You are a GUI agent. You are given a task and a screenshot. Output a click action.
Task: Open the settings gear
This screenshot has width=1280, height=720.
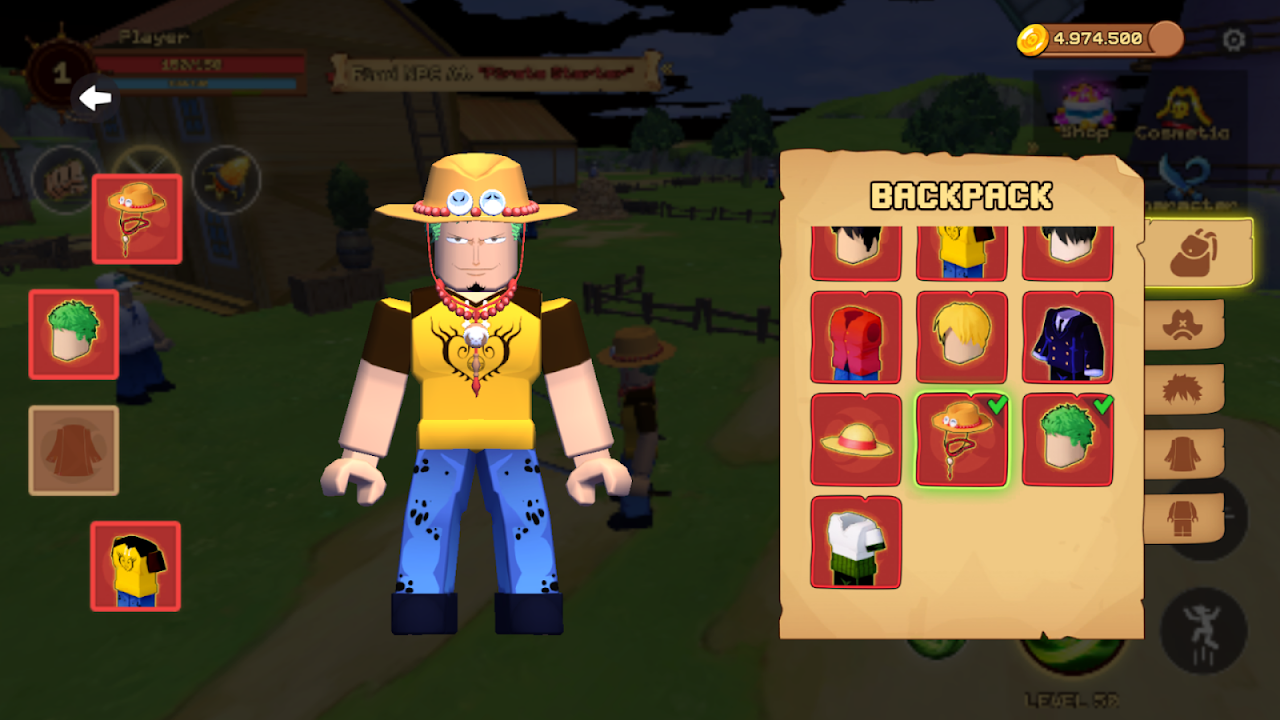1234,40
